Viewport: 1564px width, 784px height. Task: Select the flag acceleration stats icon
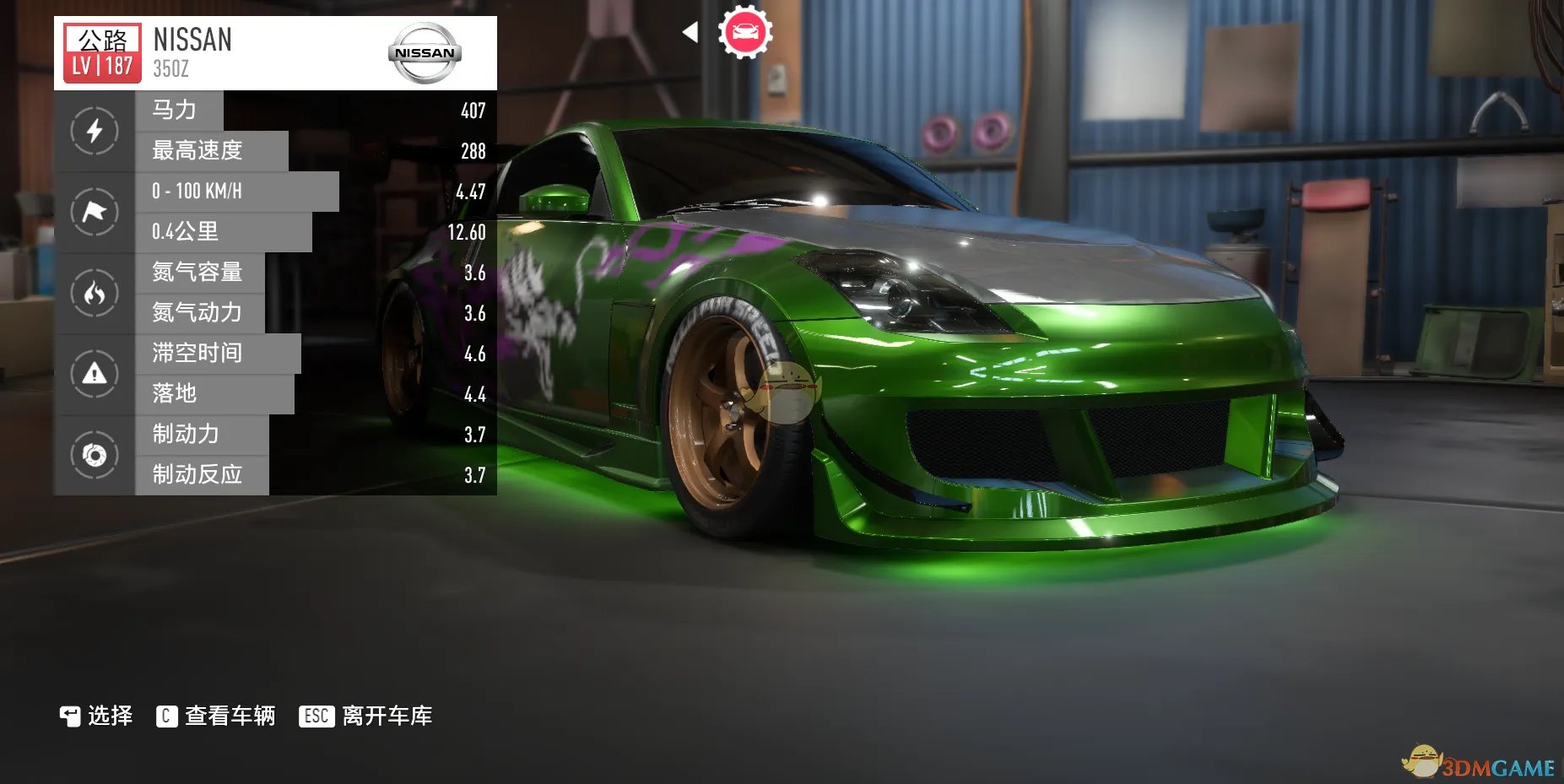(95, 212)
